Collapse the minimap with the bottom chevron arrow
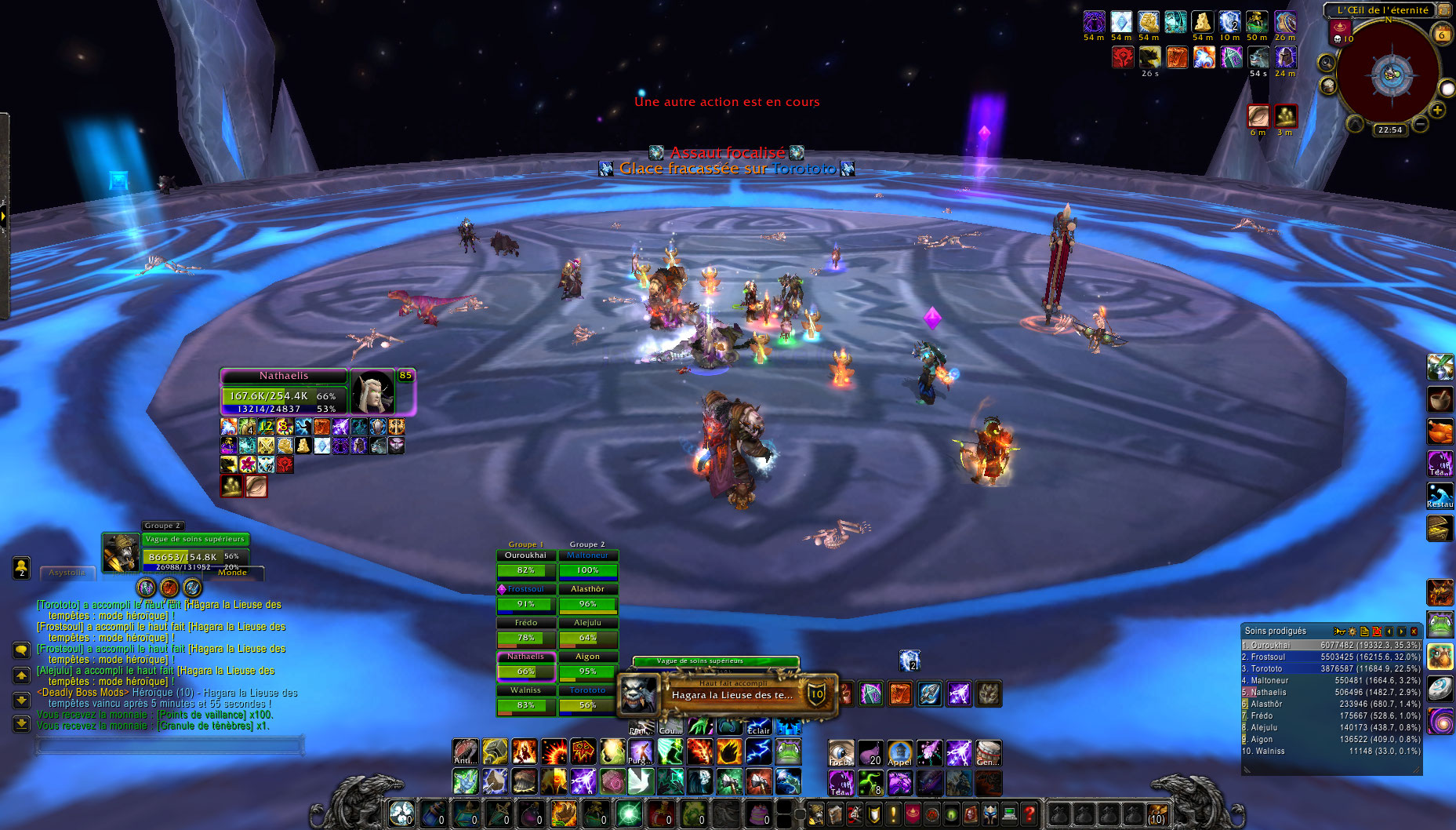The height and width of the screenshot is (830, 1456). pyautogui.click(x=1355, y=124)
